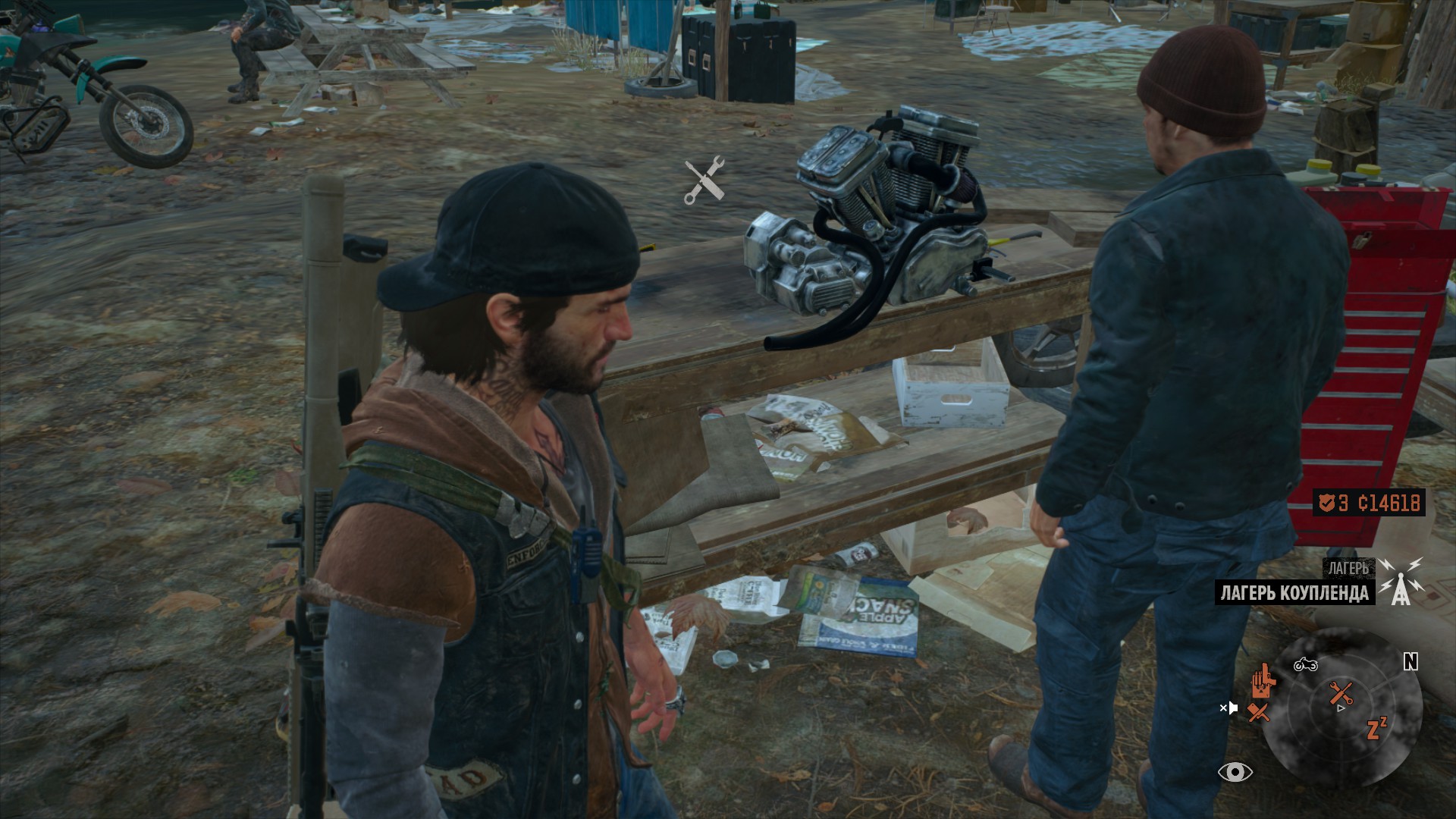
Task: Click the muted speaker noise icon
Action: (x=1228, y=708)
